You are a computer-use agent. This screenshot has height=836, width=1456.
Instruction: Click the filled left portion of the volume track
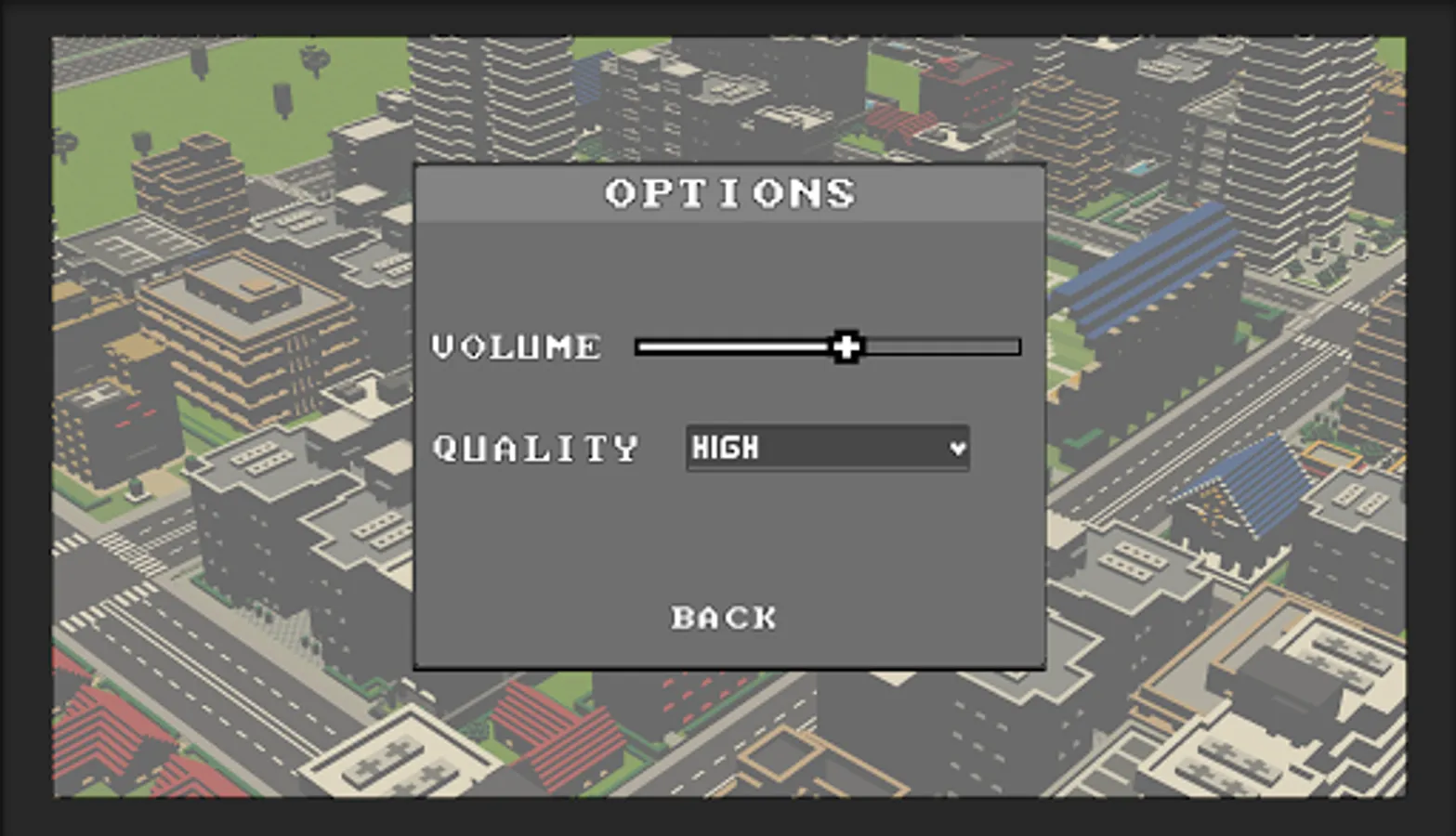[734, 346]
